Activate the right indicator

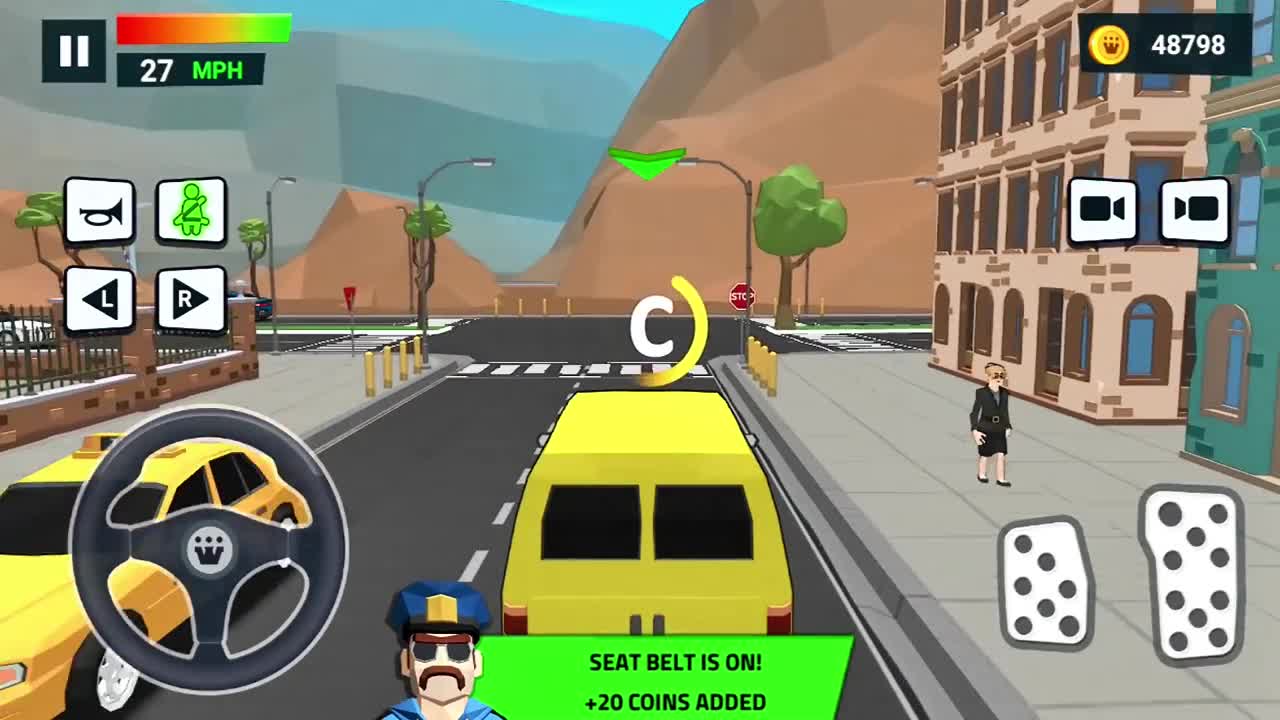pos(192,298)
